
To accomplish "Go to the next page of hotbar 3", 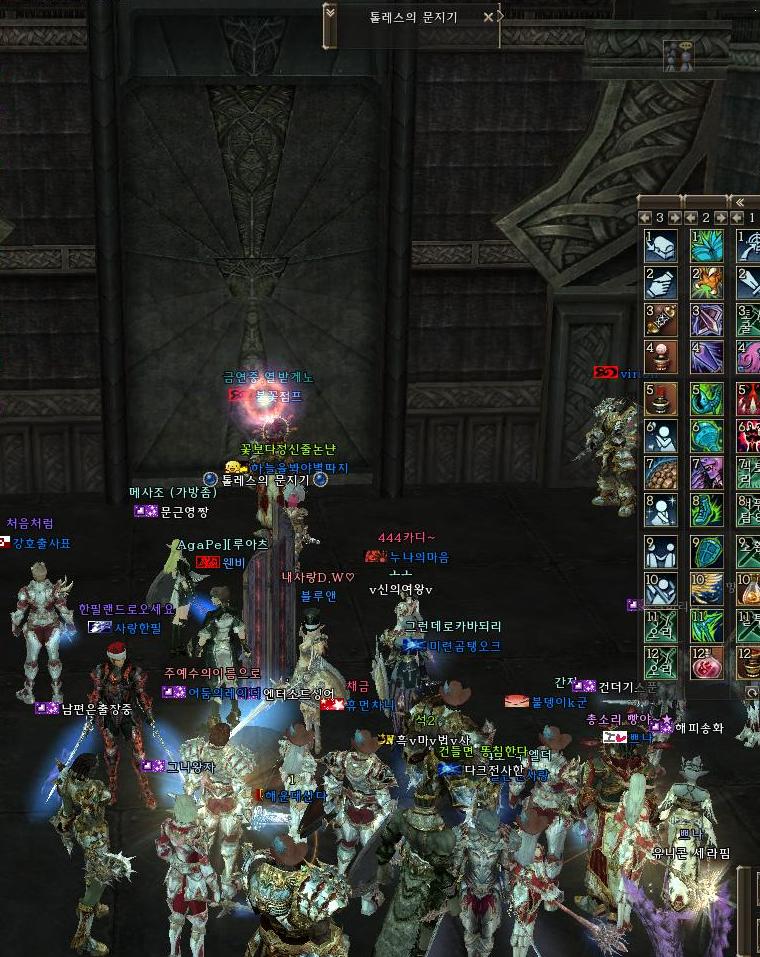I will [x=675, y=217].
